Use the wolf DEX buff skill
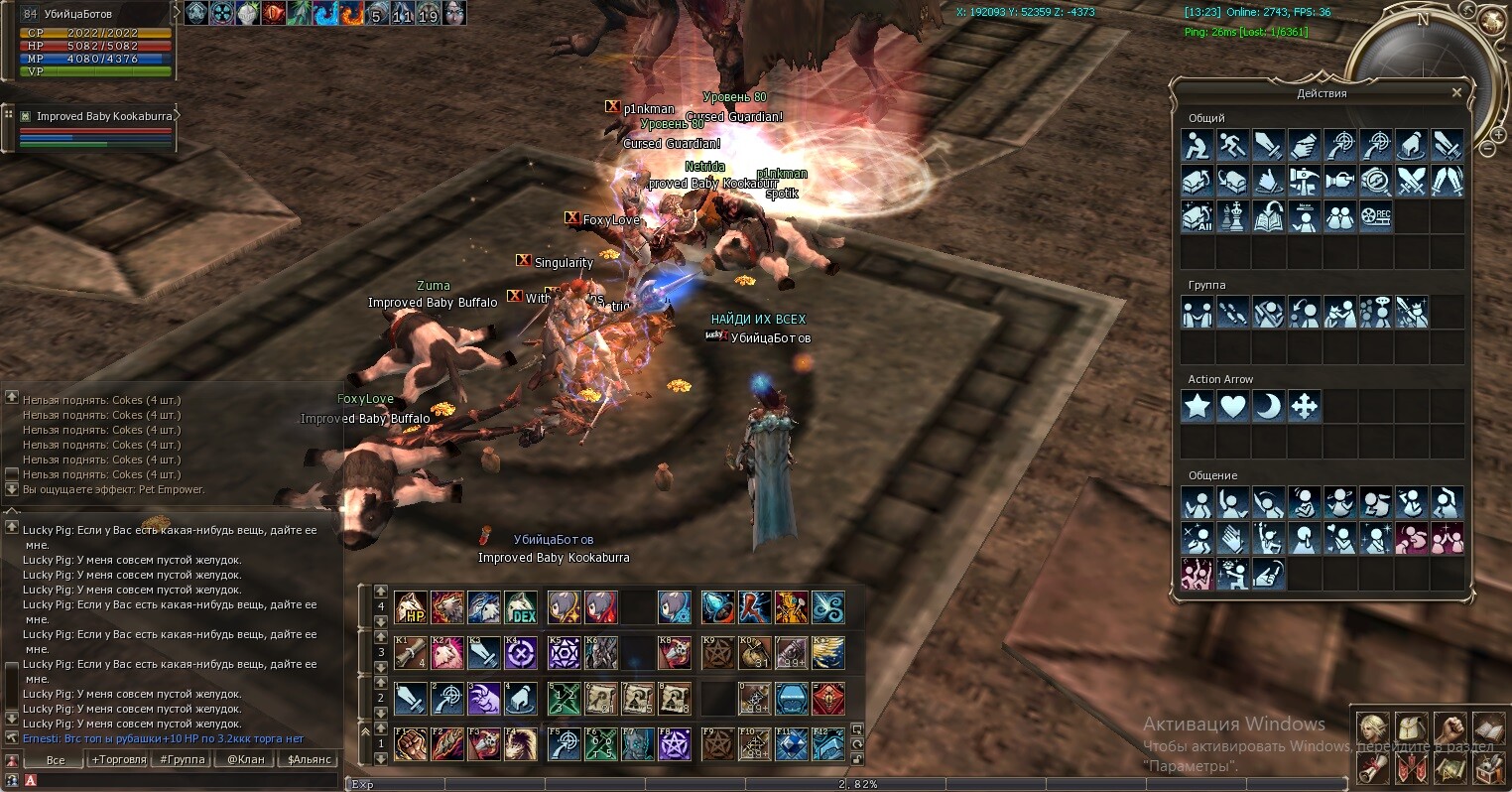 (x=521, y=606)
